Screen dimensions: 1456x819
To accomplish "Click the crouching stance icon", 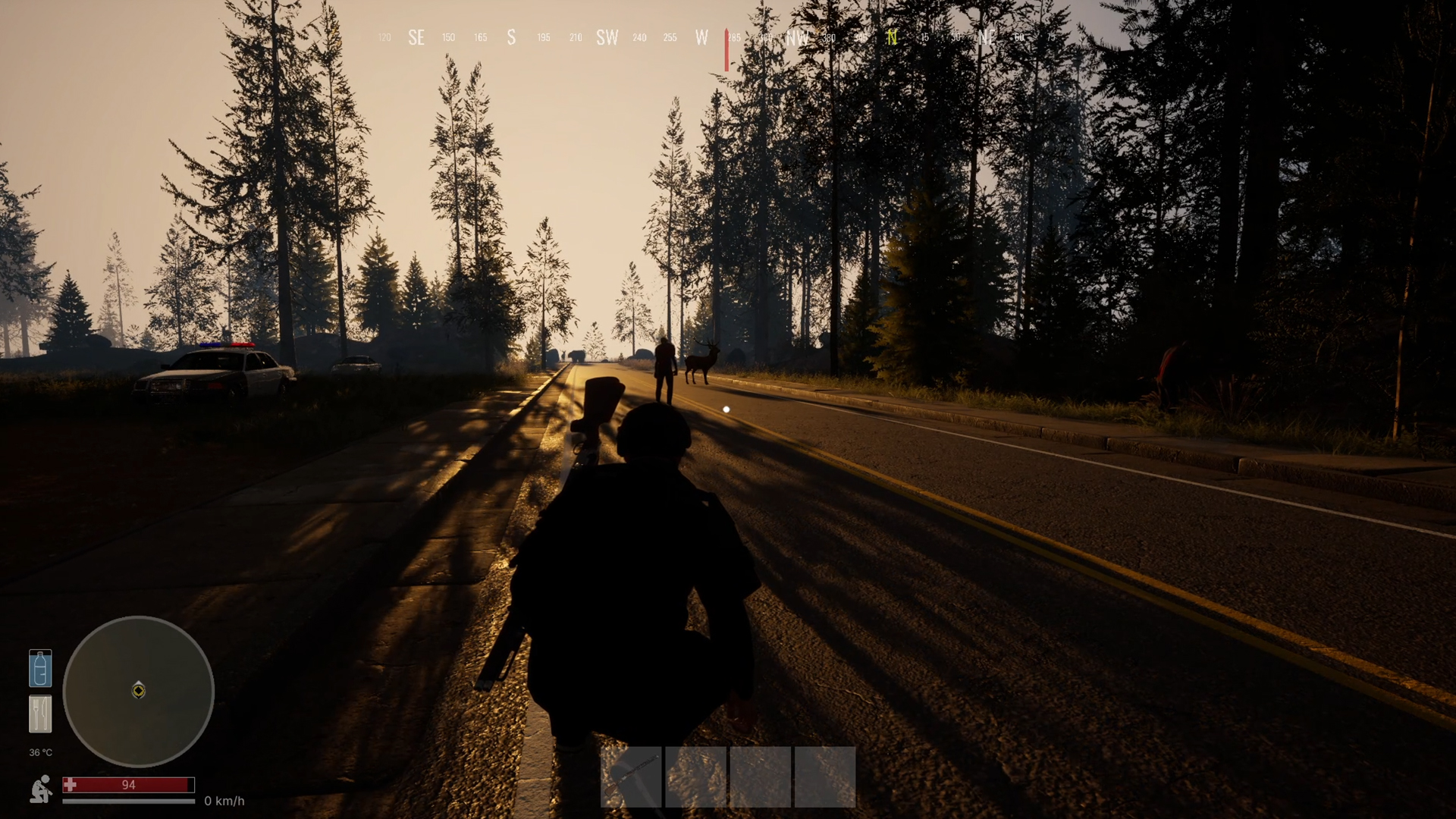I will pos(41,789).
